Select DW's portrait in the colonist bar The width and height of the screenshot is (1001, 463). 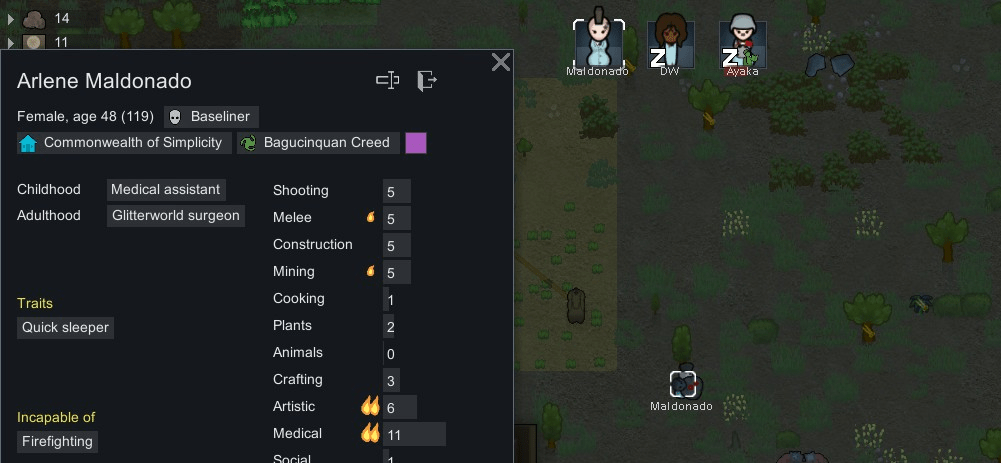tap(670, 43)
